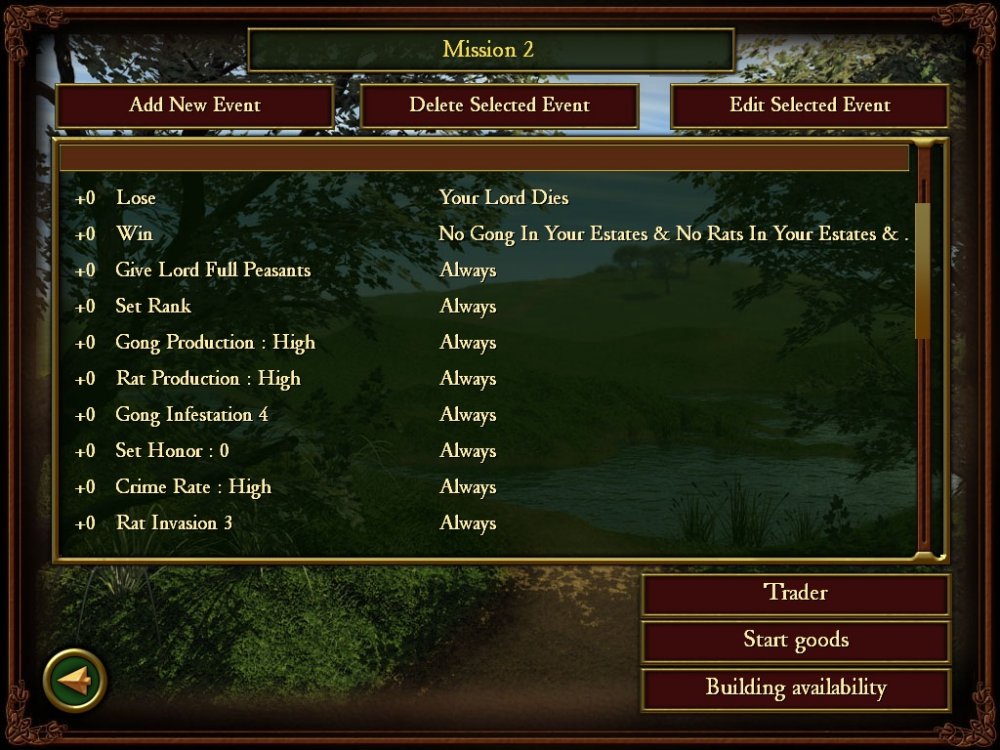1000x750 pixels.
Task: Select the Rat Production : High event
Action: 208,378
